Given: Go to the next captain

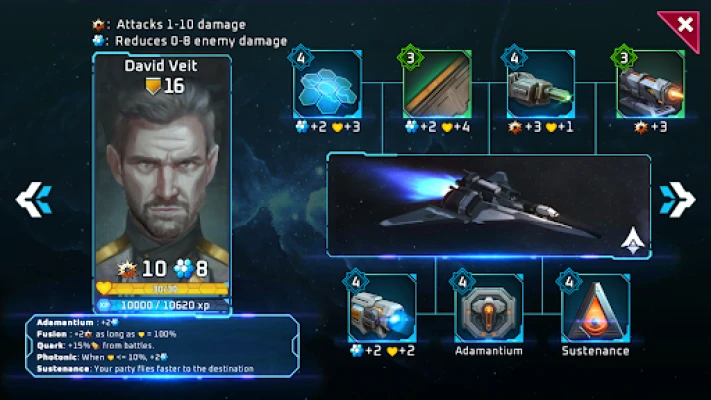Looking at the screenshot, I should click(677, 199).
